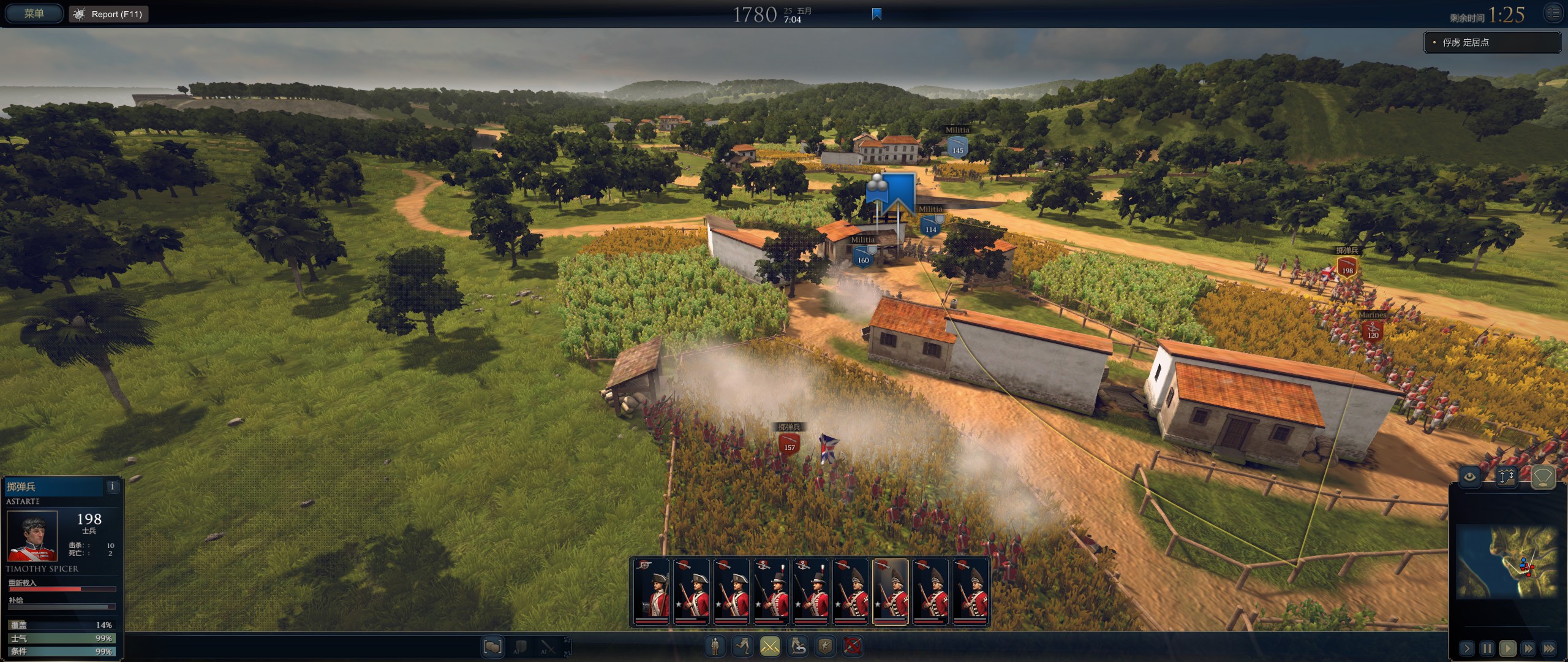The width and height of the screenshot is (1568, 662).
Task: Select the highlighted grenadier unit card
Action: click(x=890, y=592)
